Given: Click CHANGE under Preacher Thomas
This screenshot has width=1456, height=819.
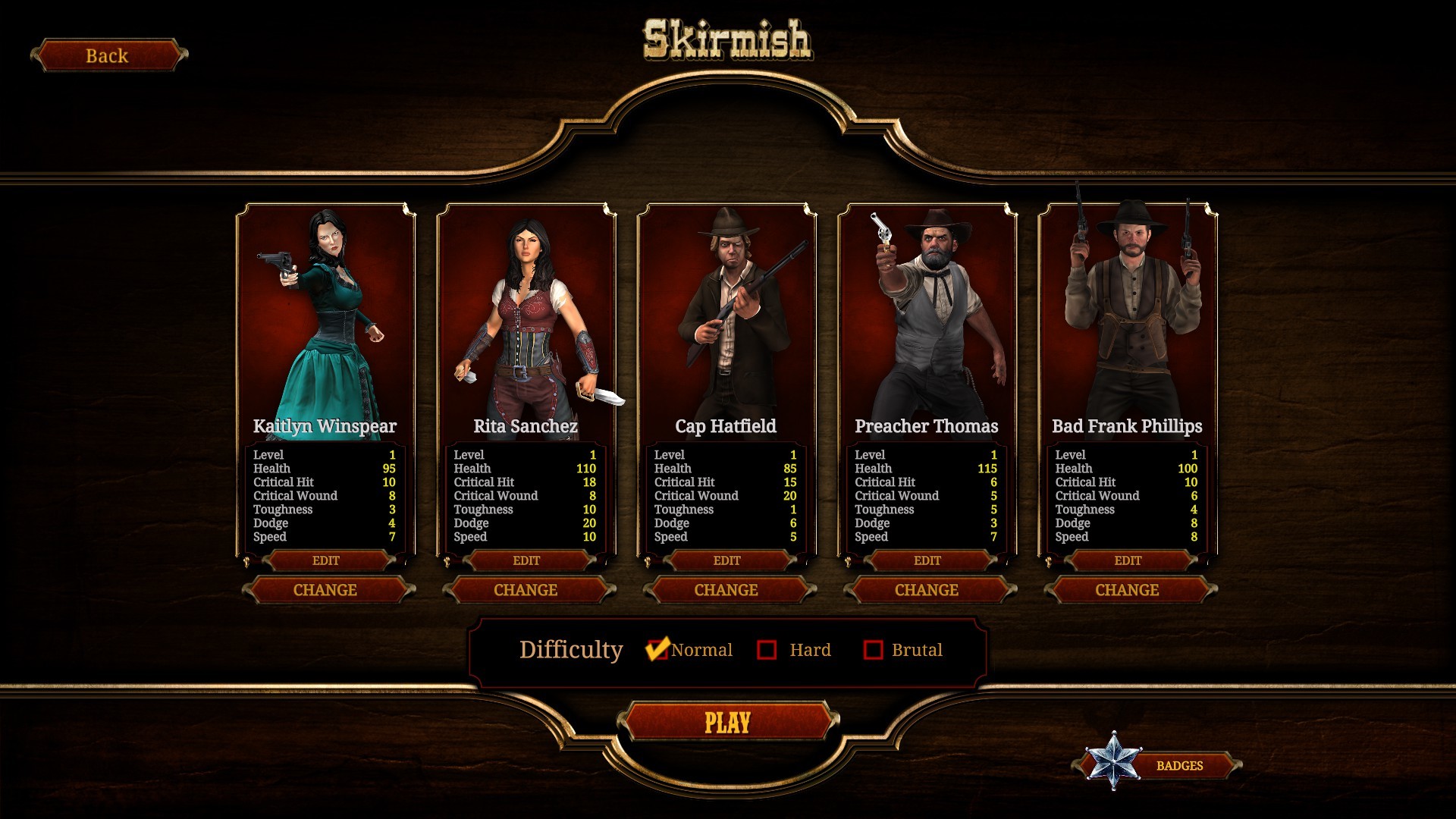Looking at the screenshot, I should (927, 590).
